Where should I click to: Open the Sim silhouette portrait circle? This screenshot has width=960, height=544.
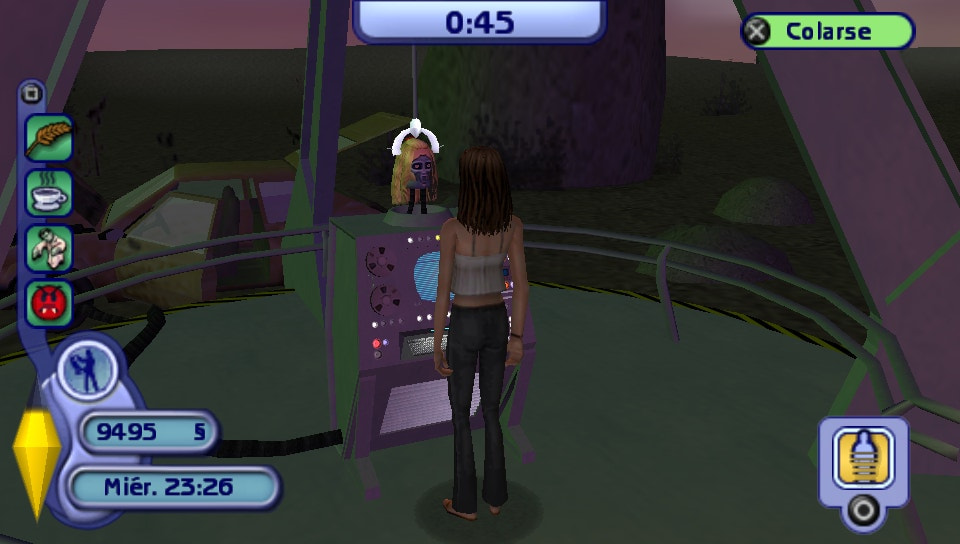(x=86, y=369)
